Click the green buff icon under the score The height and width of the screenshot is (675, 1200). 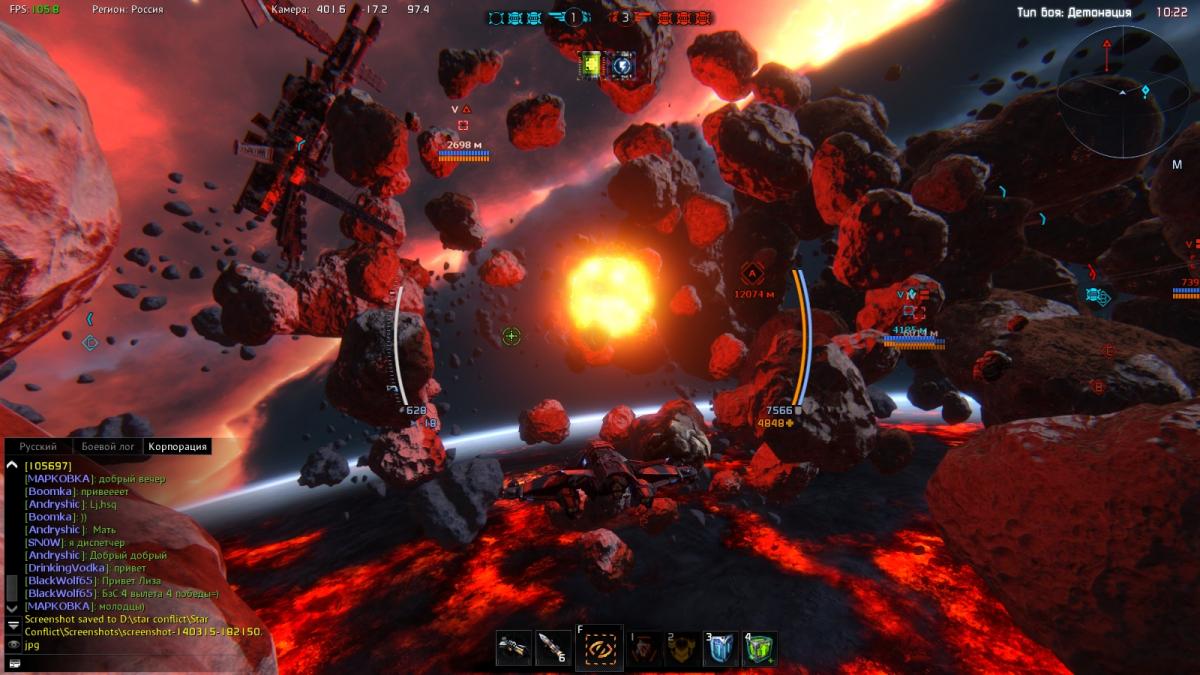[591, 65]
